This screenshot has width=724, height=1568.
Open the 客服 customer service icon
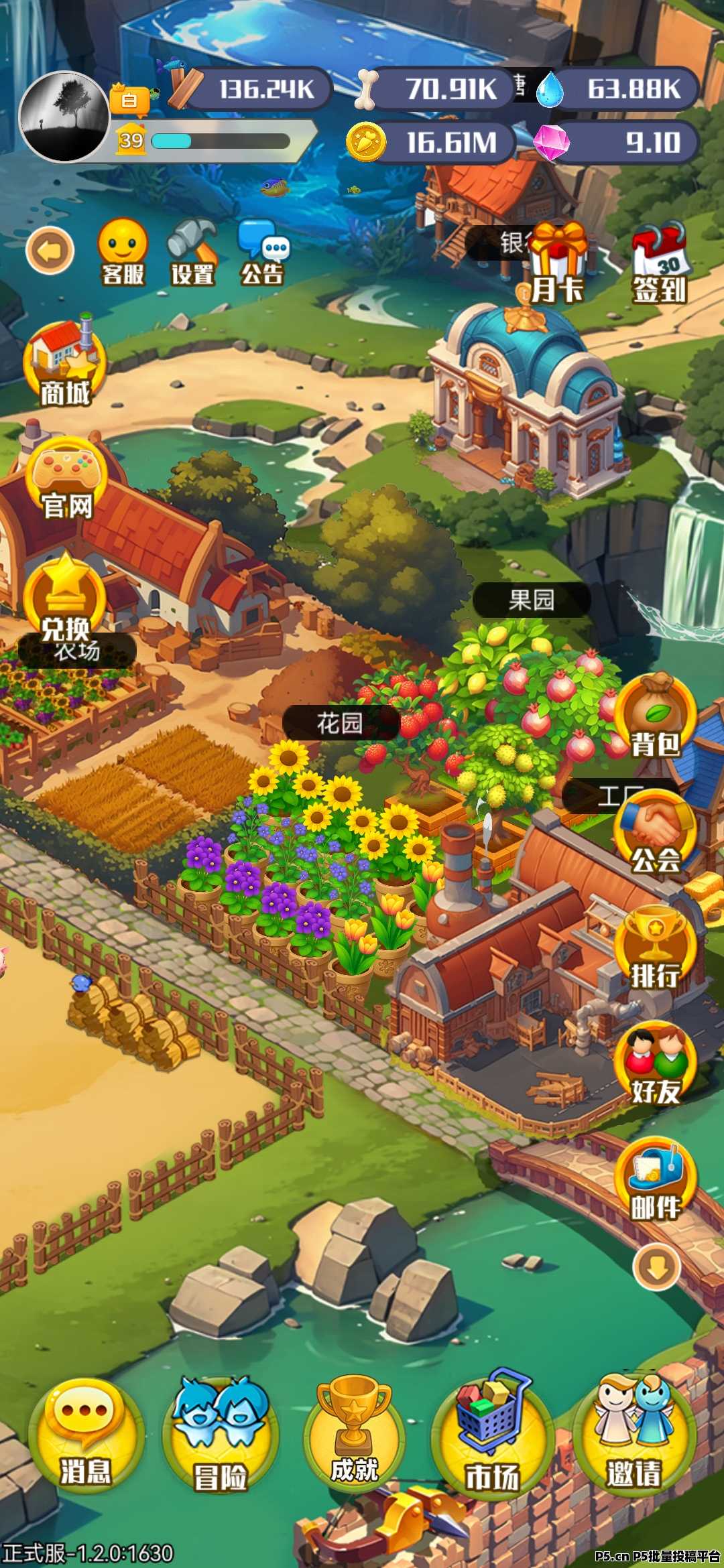123,251
